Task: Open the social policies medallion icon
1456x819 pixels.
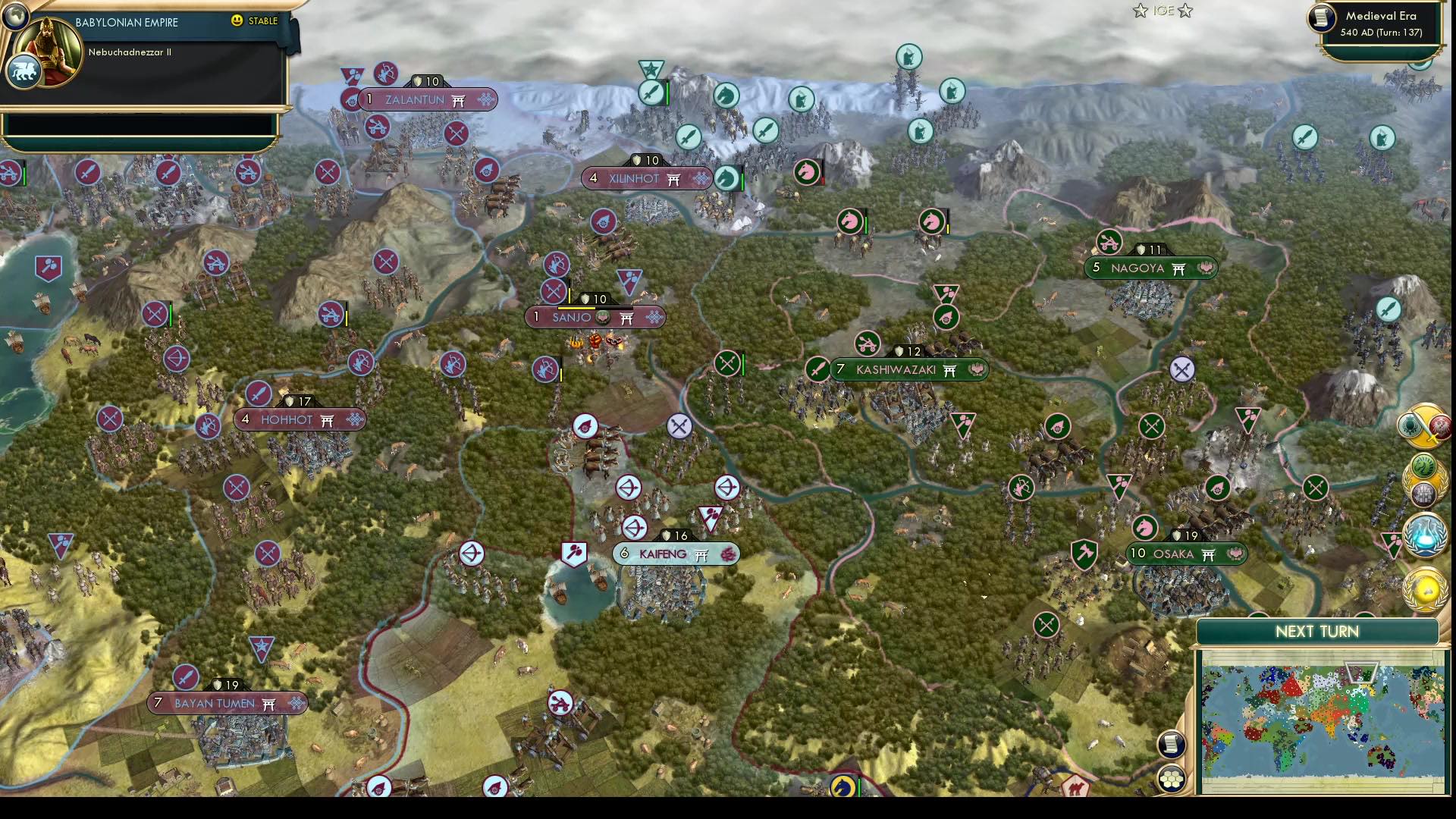Action: (x=1423, y=475)
